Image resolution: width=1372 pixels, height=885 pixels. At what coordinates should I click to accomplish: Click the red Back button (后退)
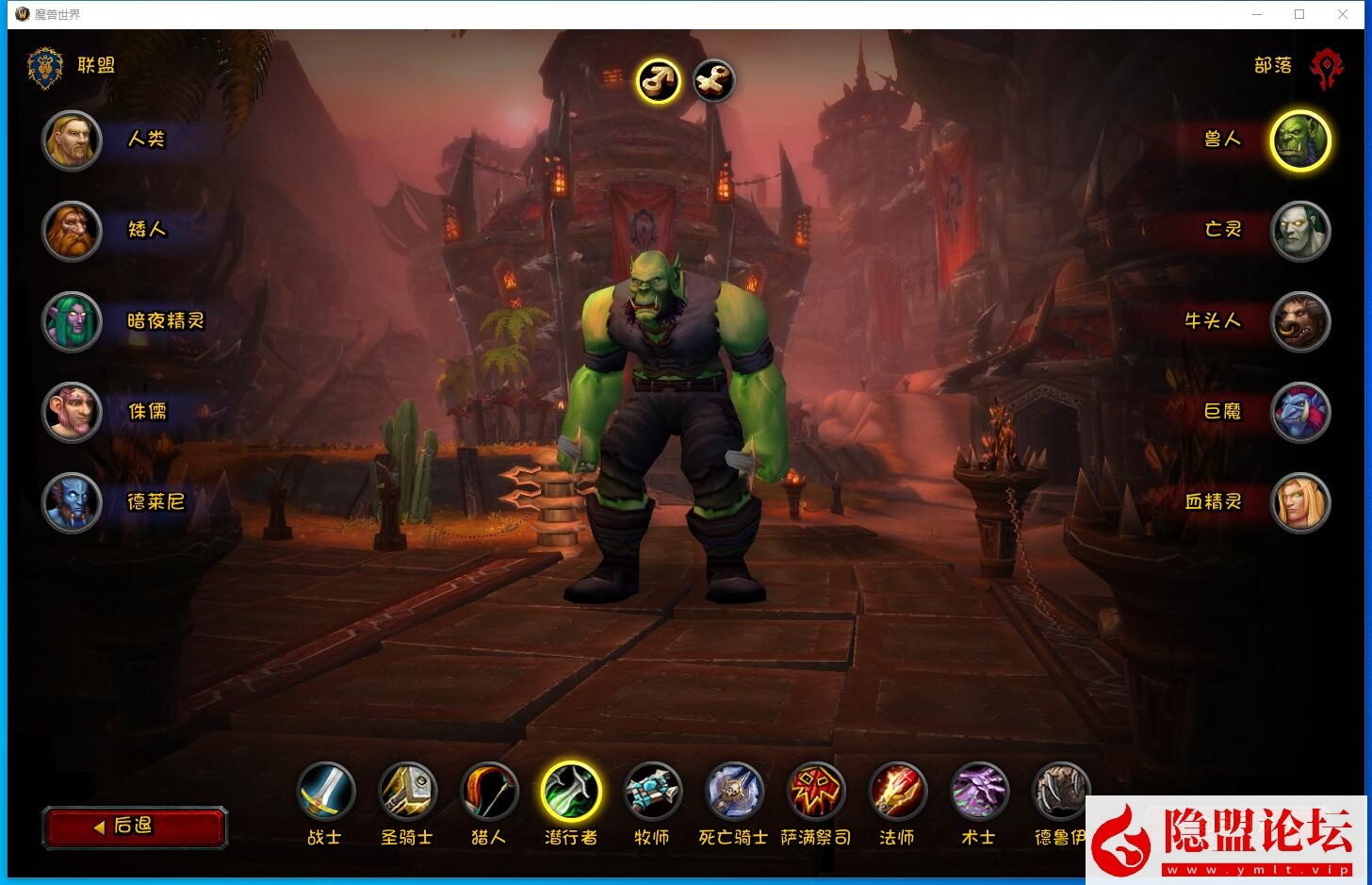click(x=135, y=827)
